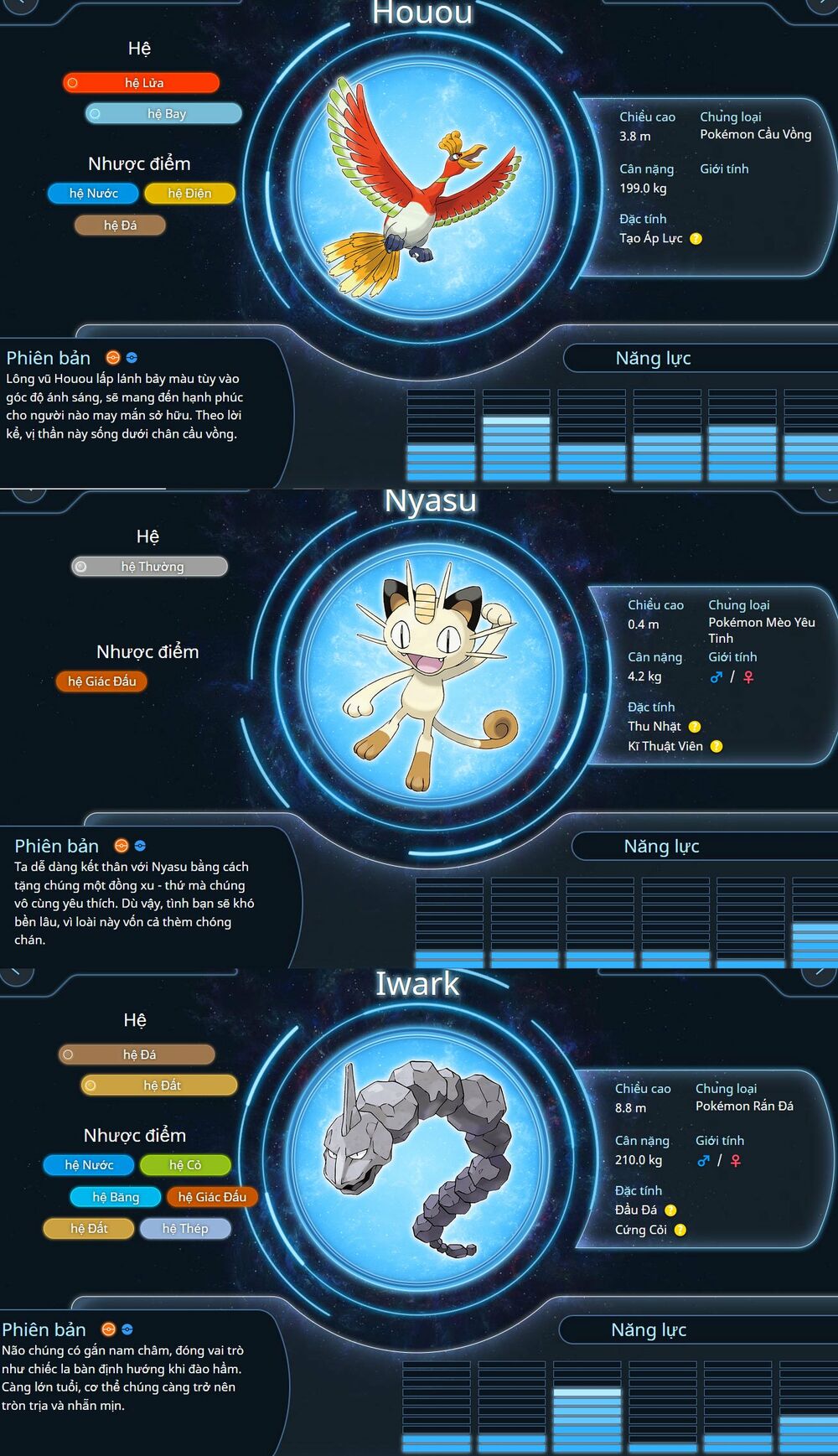Switch Houou's entry to the orange ball version

point(112,358)
